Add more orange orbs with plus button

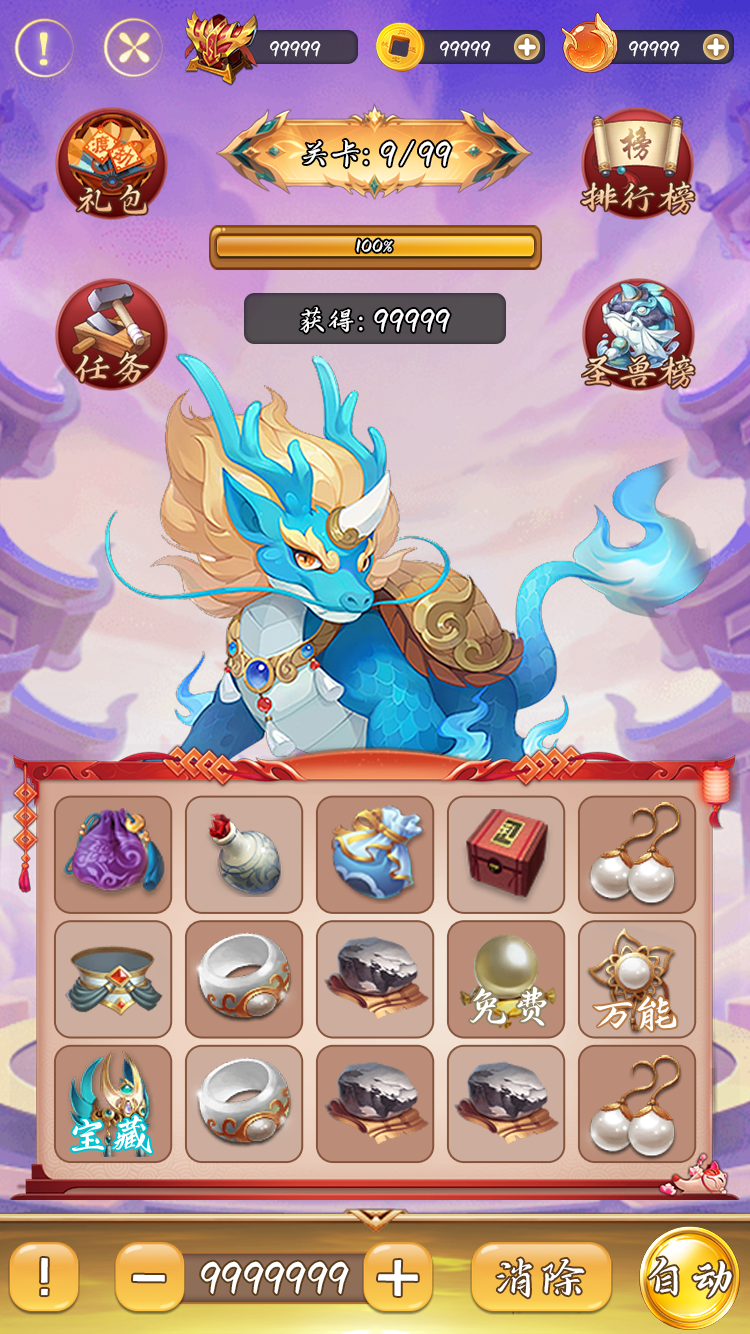[x=715, y=47]
